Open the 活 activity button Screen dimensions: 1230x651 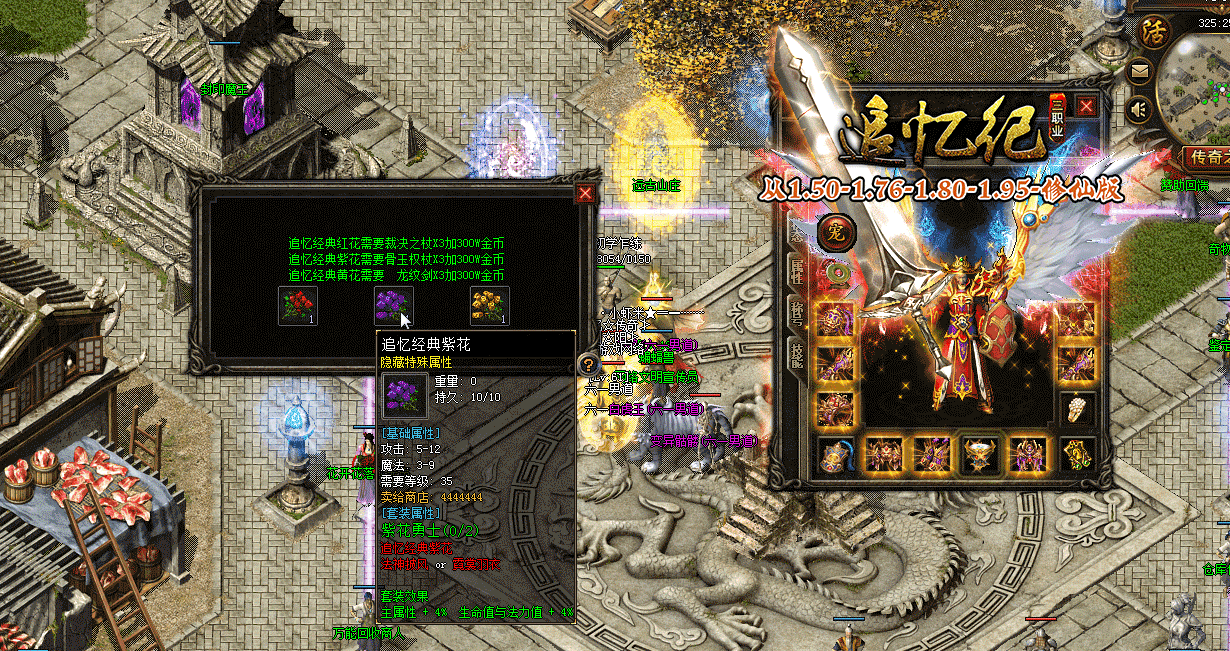[1152, 31]
